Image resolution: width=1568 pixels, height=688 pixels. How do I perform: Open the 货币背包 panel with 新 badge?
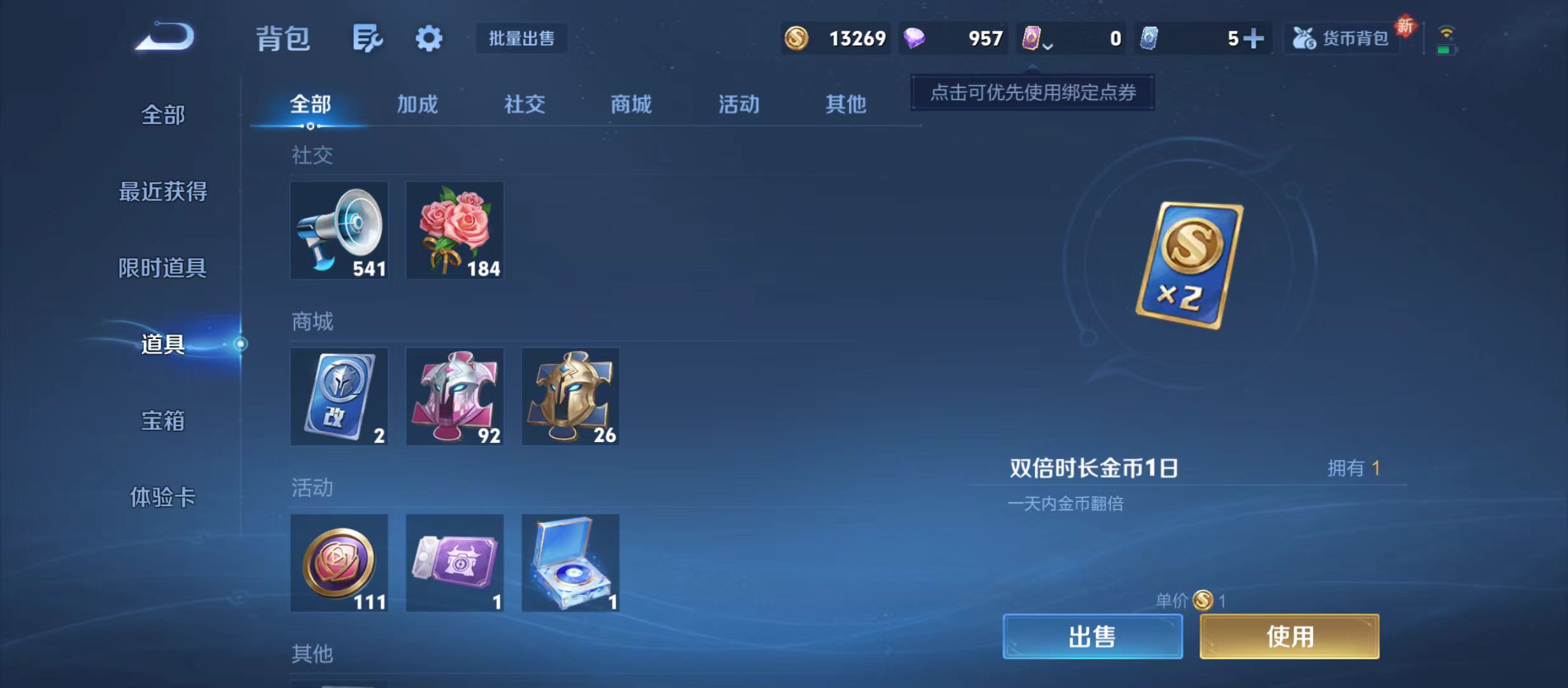(x=1342, y=38)
